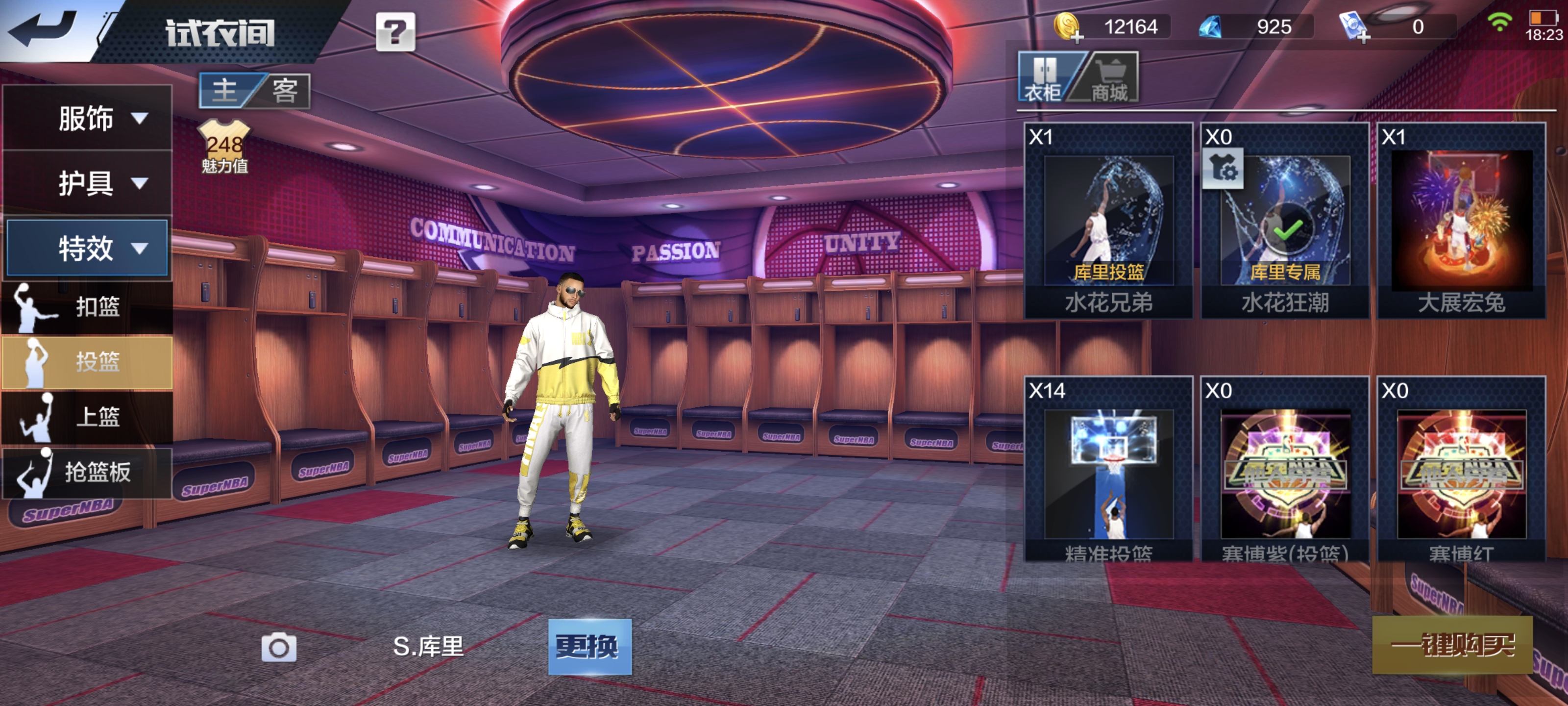Select the 投篮 shooting effects entry
Screen dimensions: 1568x706
coord(88,362)
